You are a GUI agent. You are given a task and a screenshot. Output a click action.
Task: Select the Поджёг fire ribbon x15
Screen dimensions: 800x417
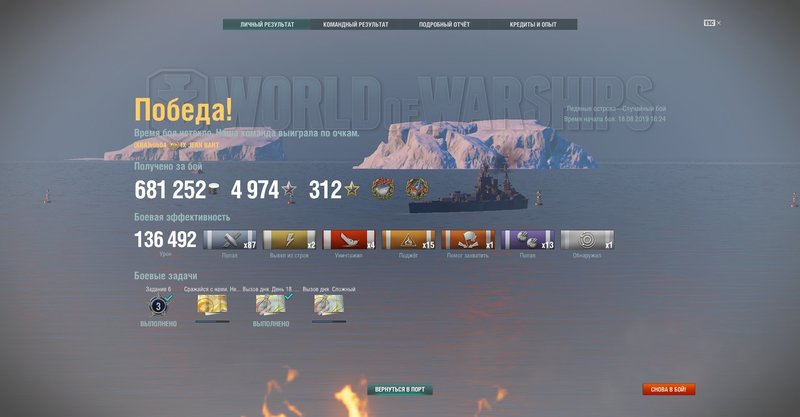408,240
